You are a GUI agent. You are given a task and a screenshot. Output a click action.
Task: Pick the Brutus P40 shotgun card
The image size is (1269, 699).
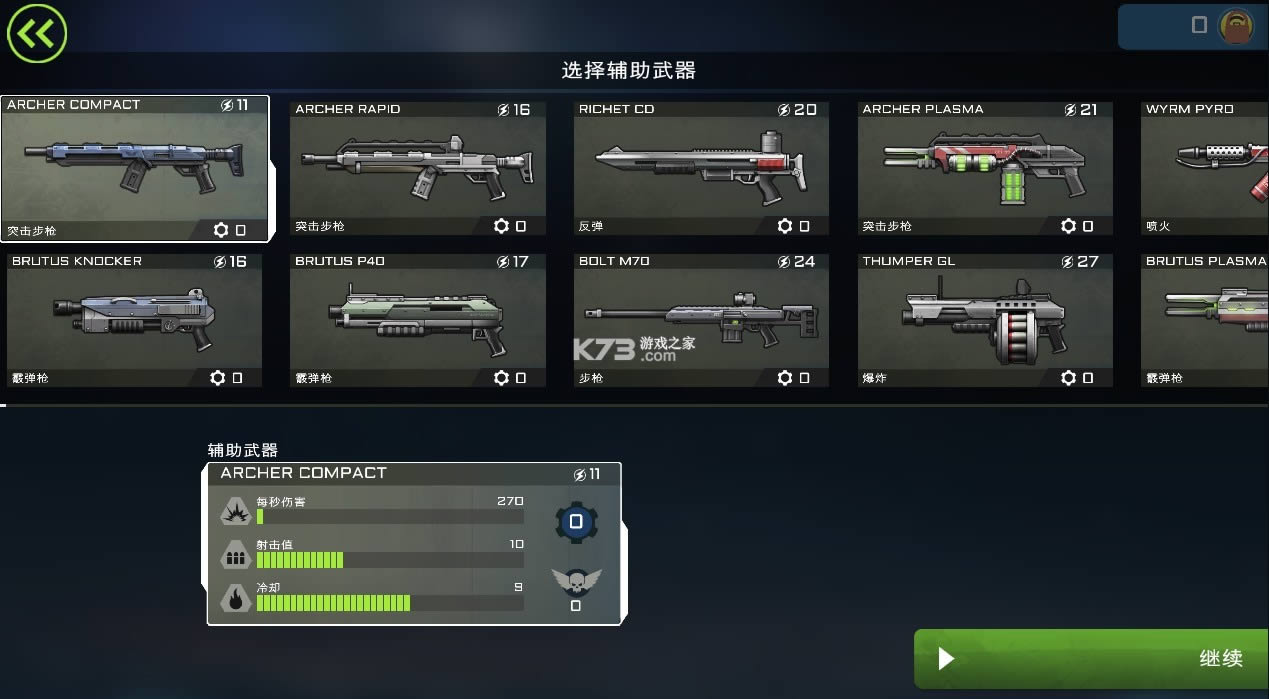click(x=417, y=320)
